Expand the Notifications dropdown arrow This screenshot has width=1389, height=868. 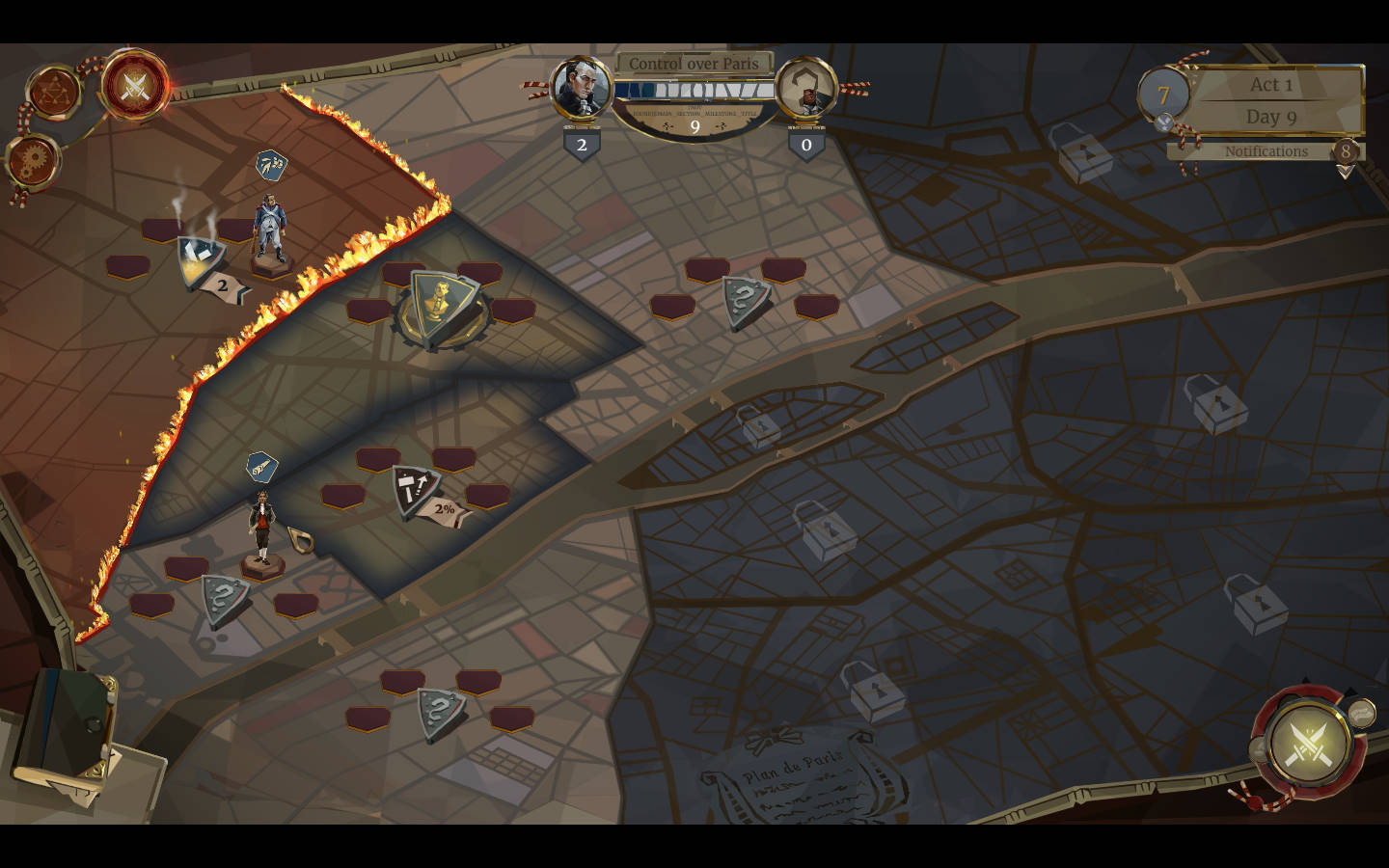[x=1345, y=172]
